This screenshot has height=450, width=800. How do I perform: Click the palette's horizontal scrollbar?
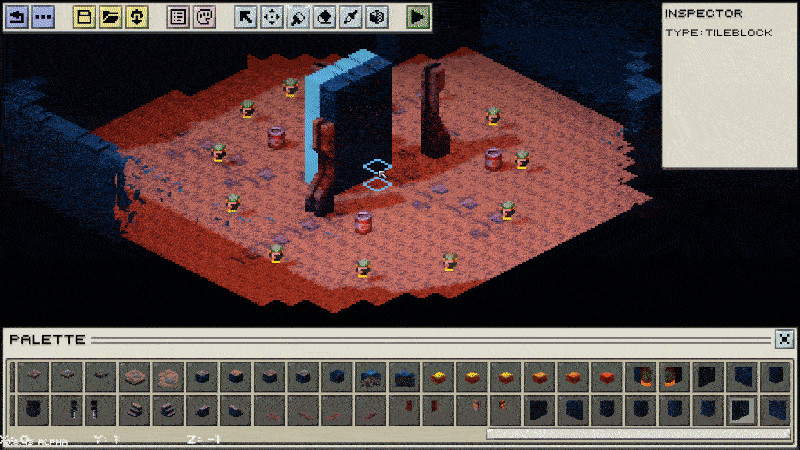pos(640,434)
